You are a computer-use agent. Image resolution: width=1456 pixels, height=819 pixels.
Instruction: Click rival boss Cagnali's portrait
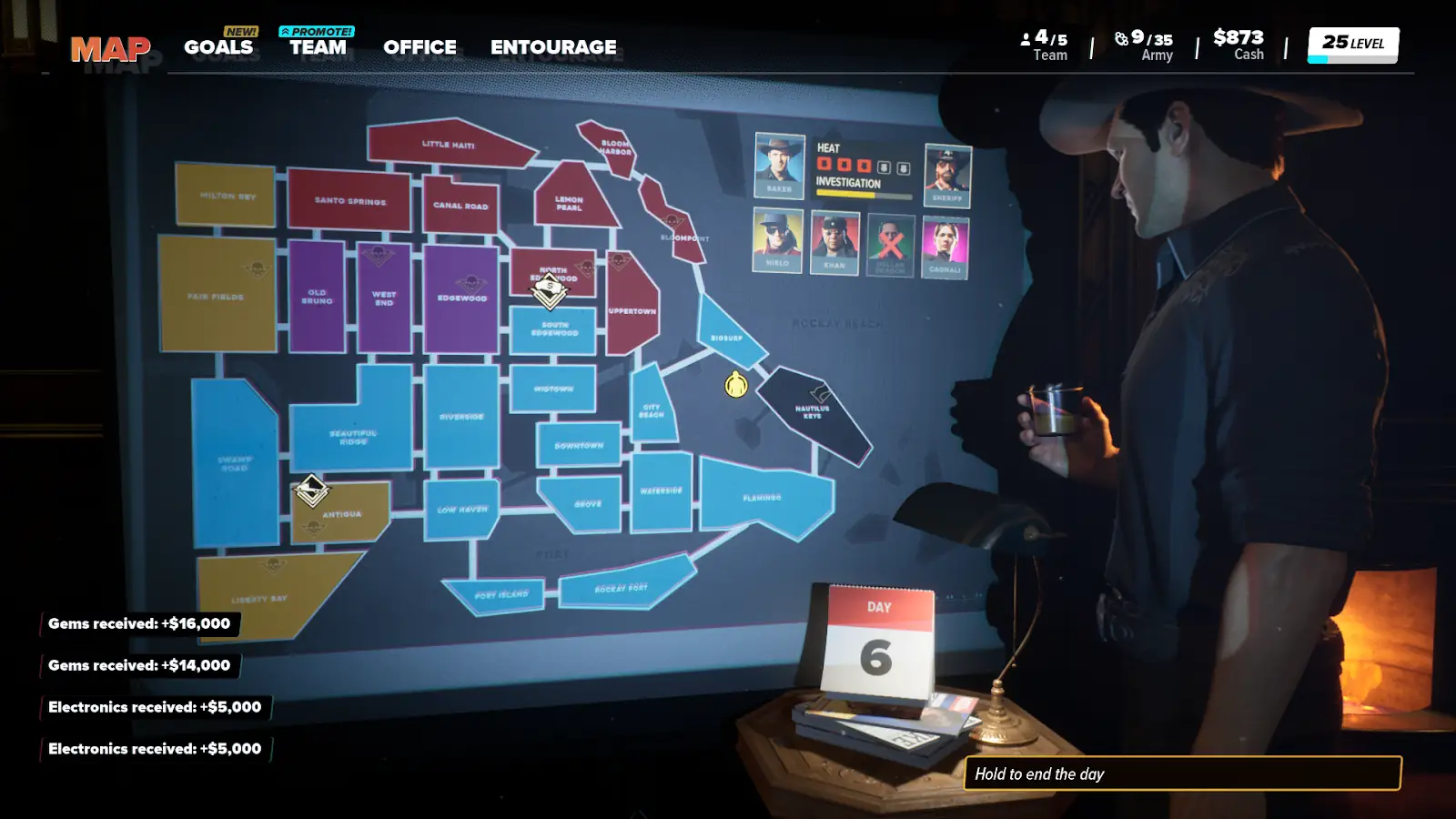pos(945,247)
